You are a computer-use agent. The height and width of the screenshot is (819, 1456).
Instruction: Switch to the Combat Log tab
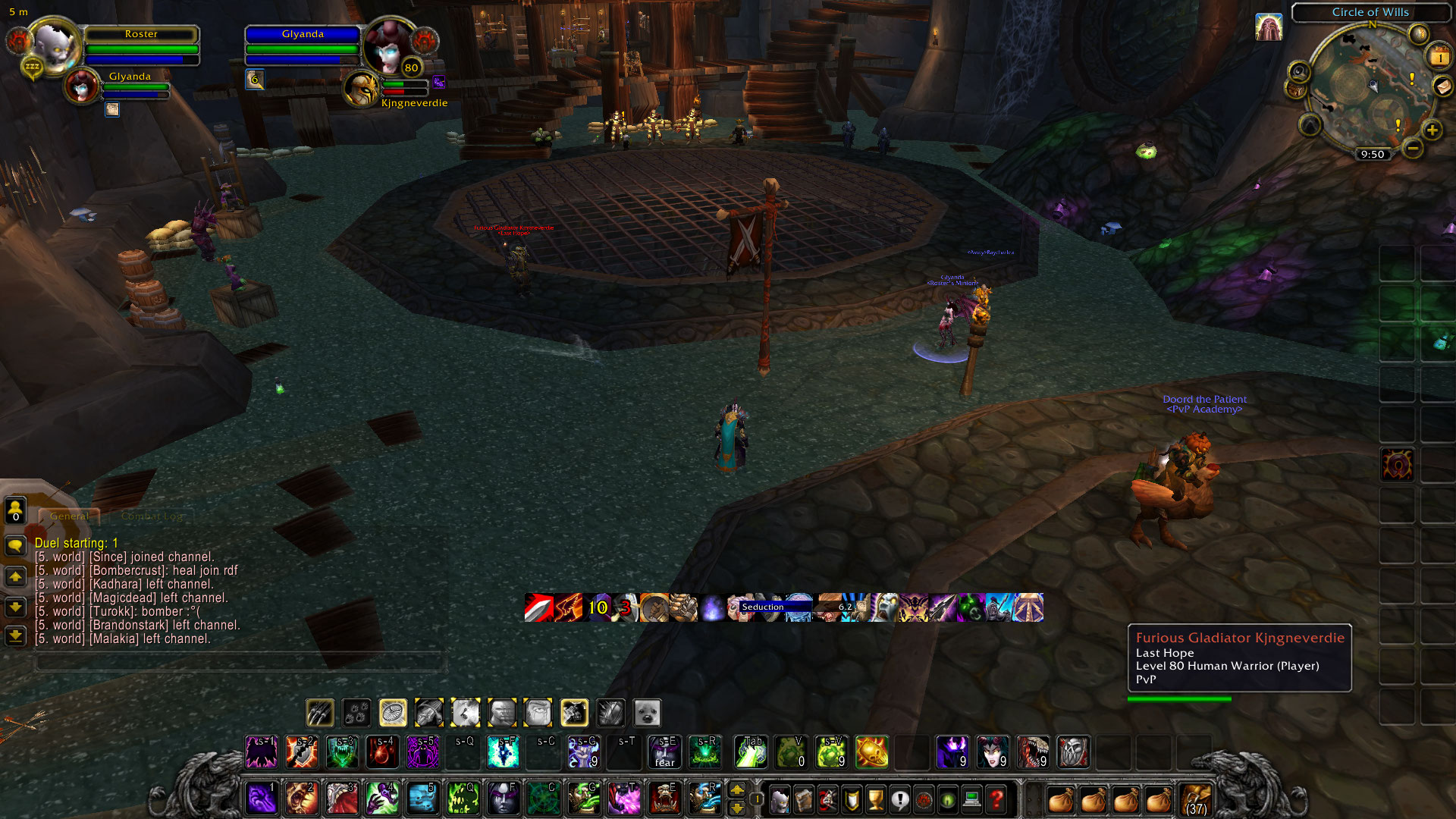tap(152, 516)
